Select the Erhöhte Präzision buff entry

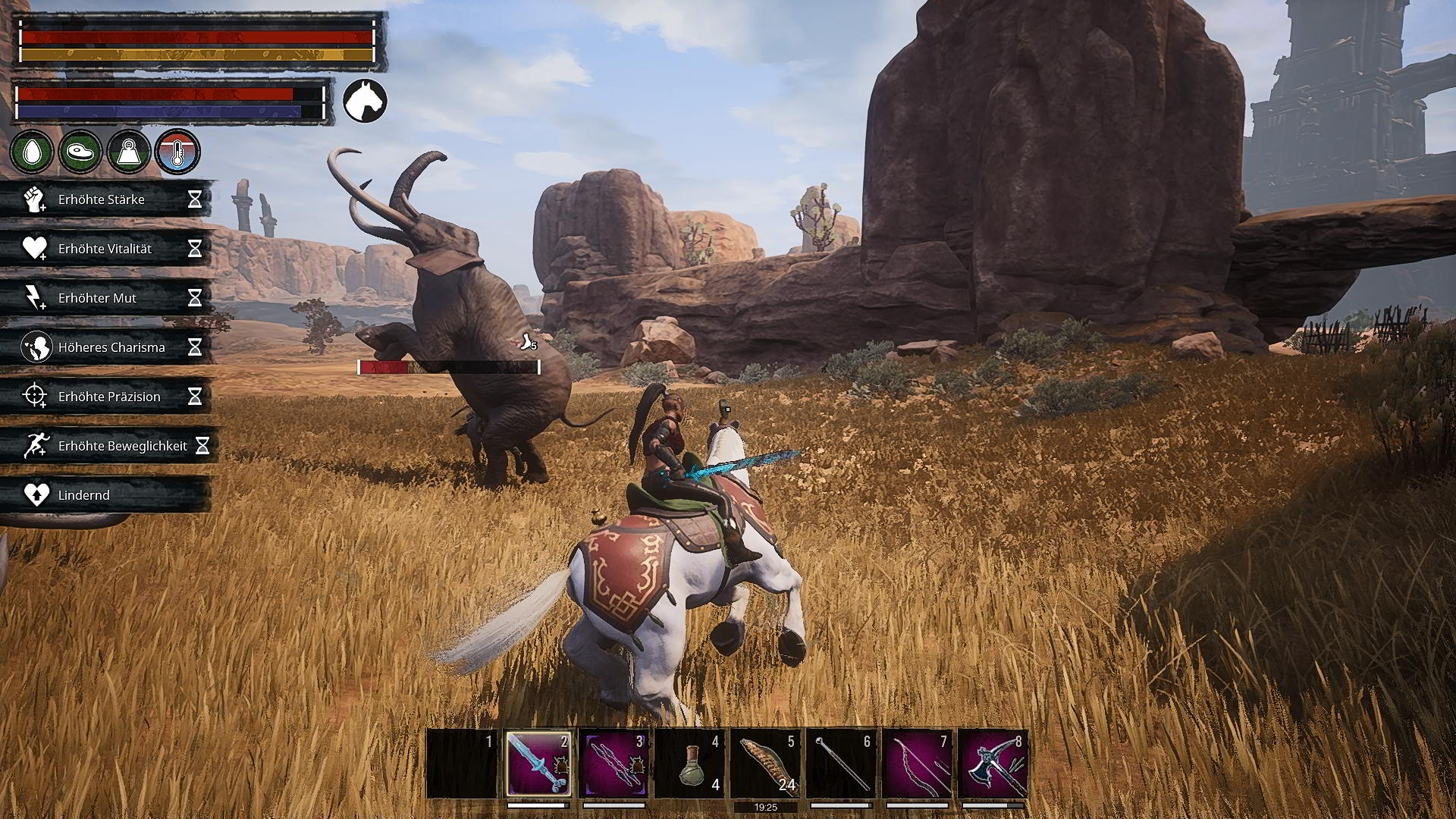[x=106, y=397]
